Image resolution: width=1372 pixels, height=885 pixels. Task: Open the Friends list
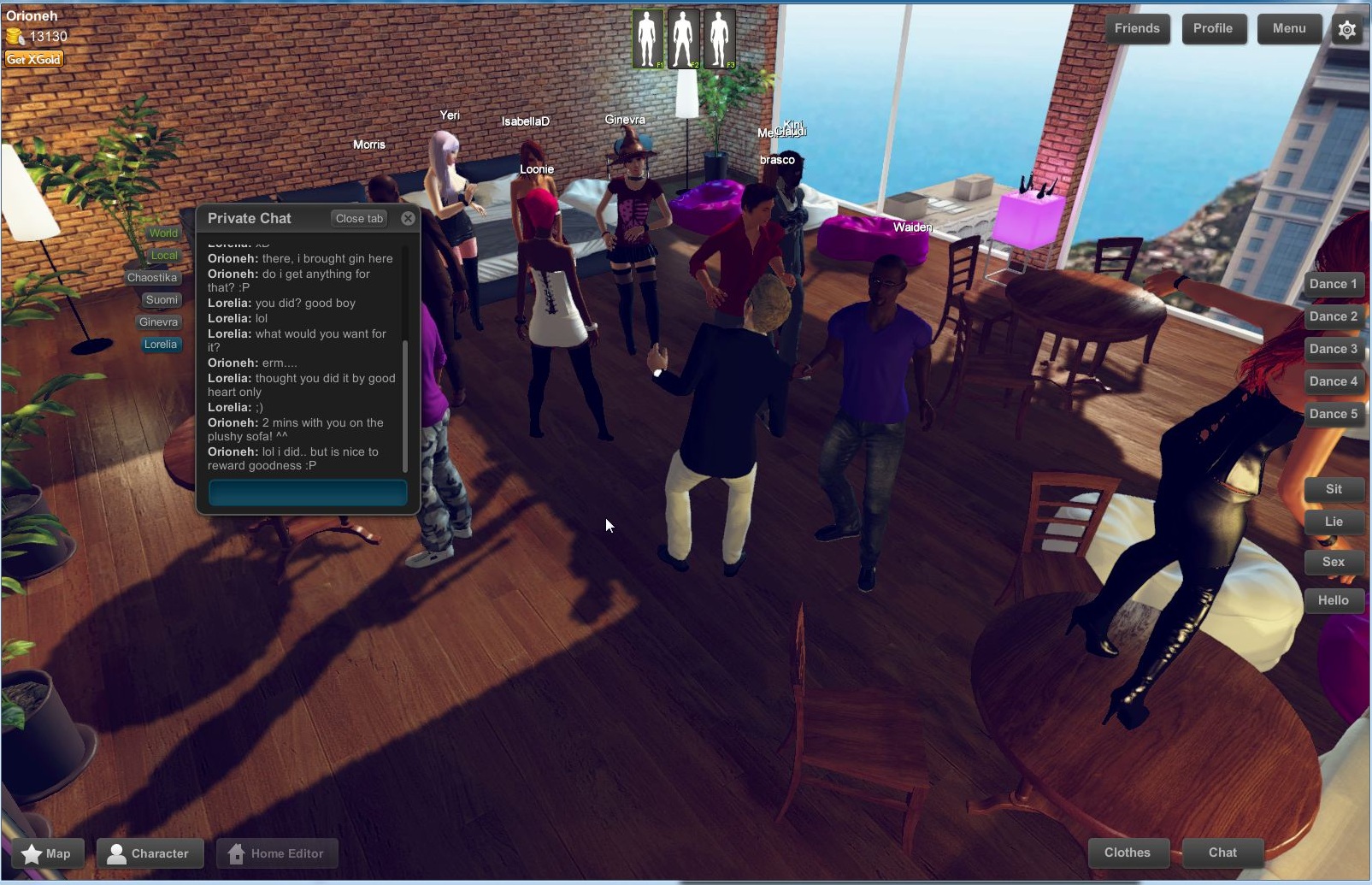[x=1137, y=28]
